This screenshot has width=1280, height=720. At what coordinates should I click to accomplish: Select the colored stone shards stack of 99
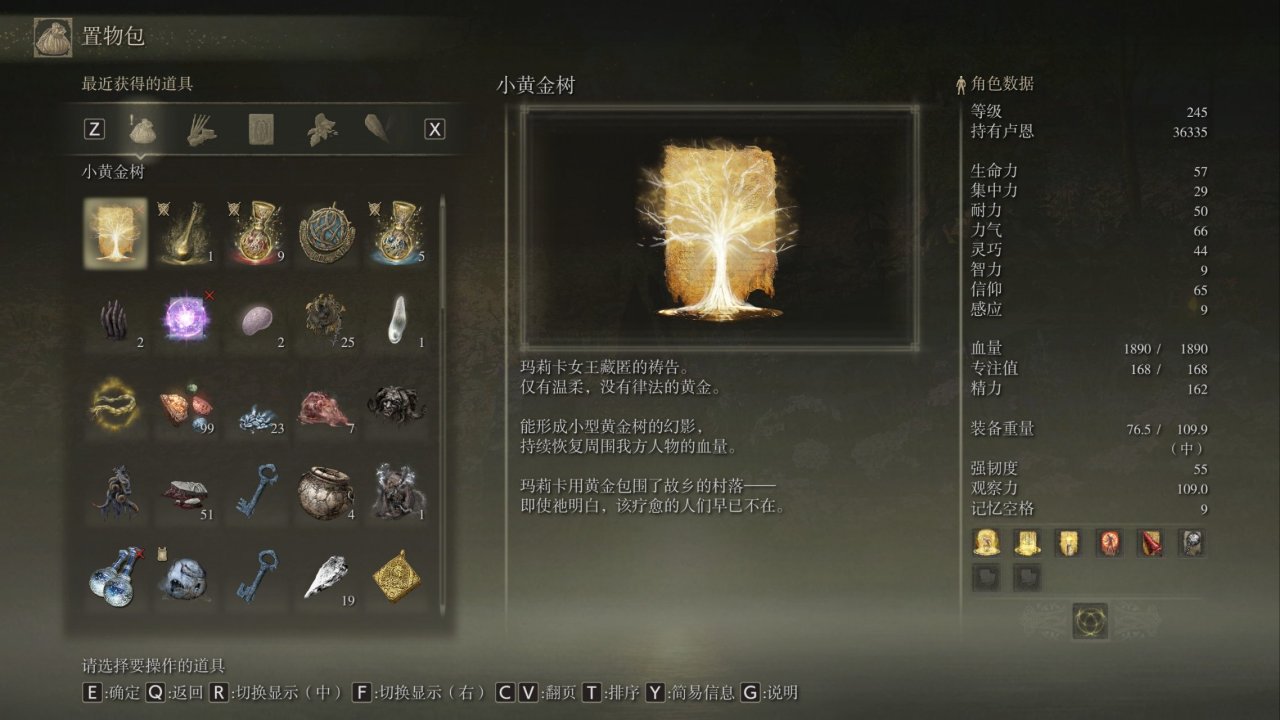pos(187,405)
